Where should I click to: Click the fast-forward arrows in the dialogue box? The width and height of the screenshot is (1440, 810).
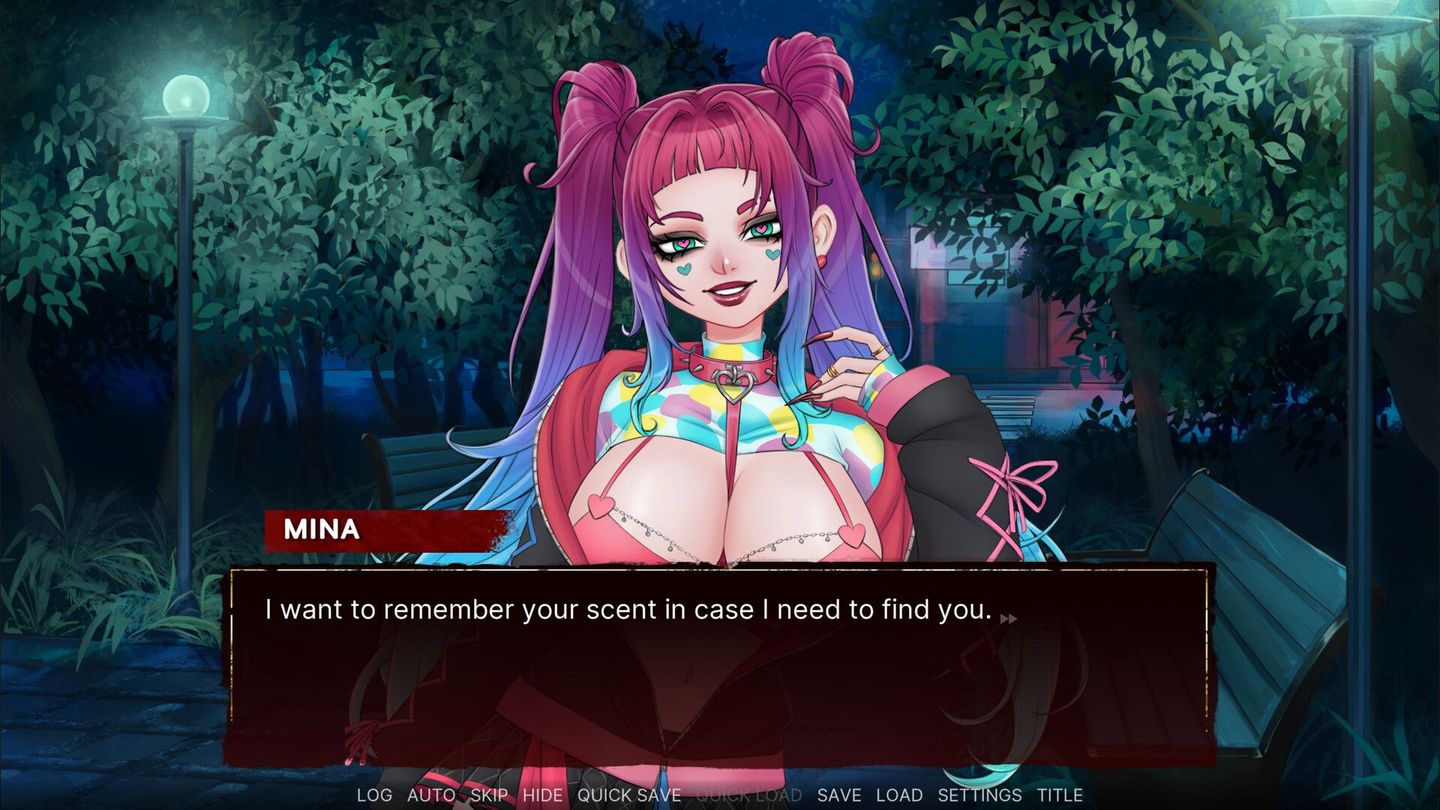[1009, 618]
